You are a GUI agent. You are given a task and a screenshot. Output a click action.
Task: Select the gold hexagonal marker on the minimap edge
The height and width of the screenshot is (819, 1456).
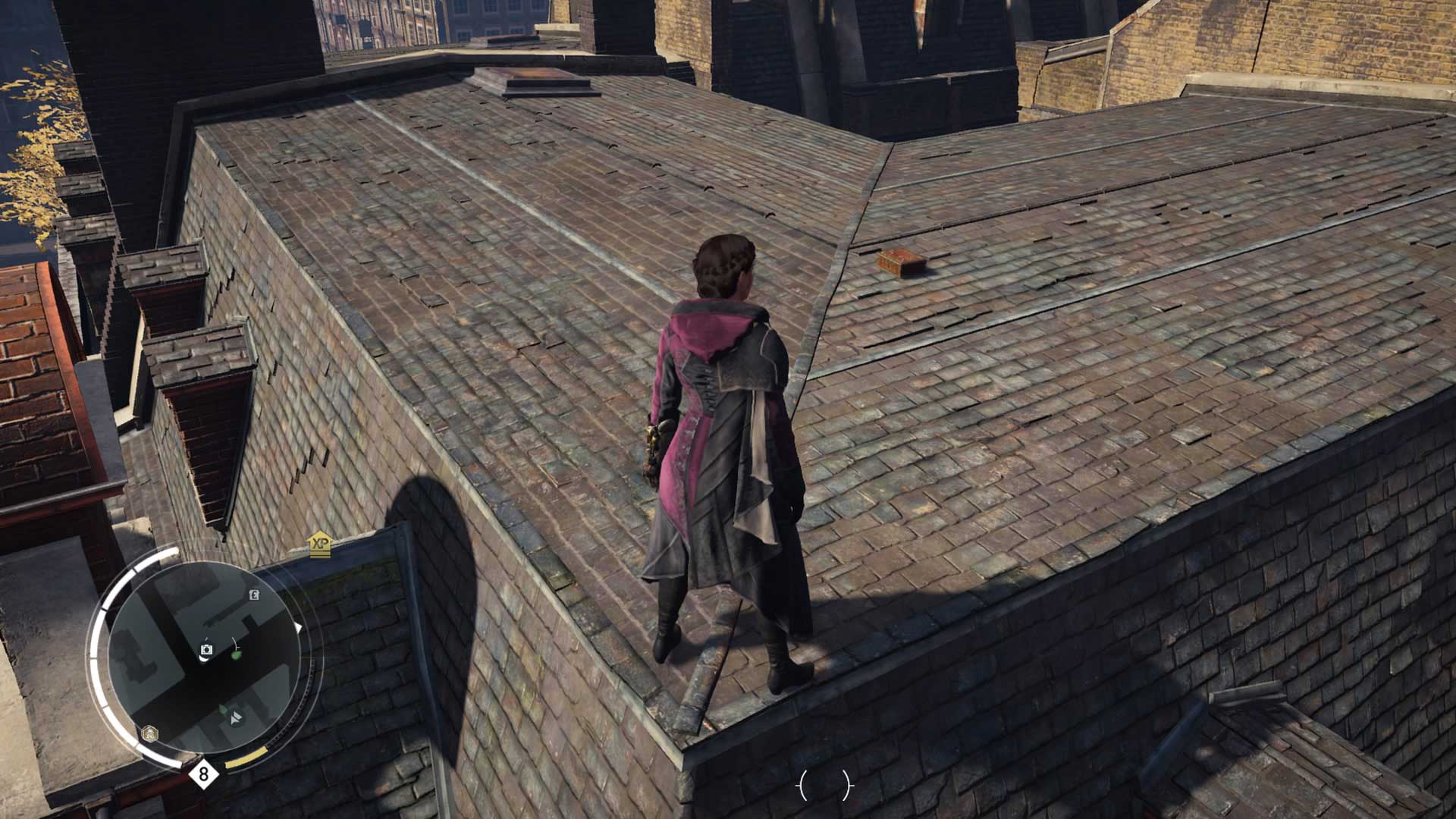tap(150, 733)
